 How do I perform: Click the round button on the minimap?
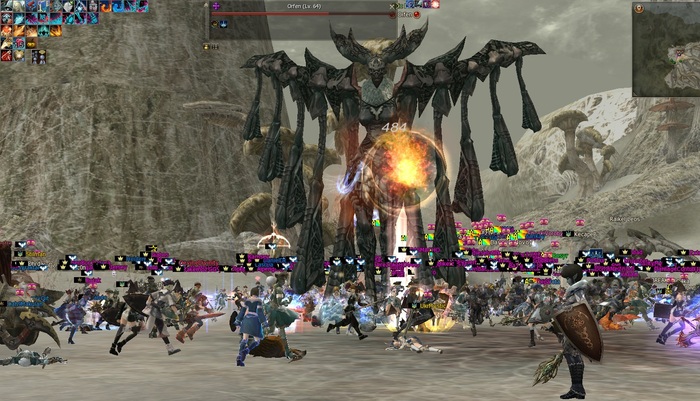pyautogui.click(x=639, y=9)
